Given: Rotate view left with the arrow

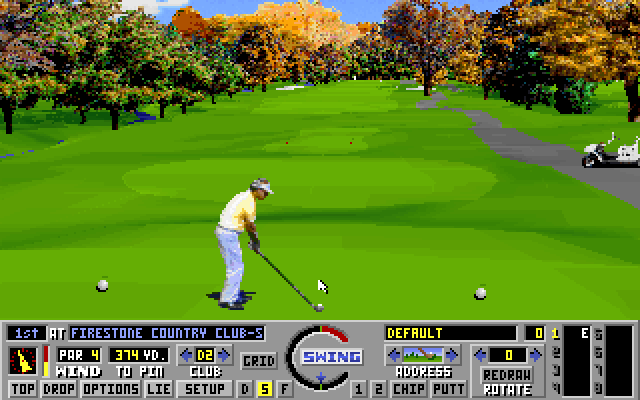Looking at the screenshot, I should click(x=480, y=355).
